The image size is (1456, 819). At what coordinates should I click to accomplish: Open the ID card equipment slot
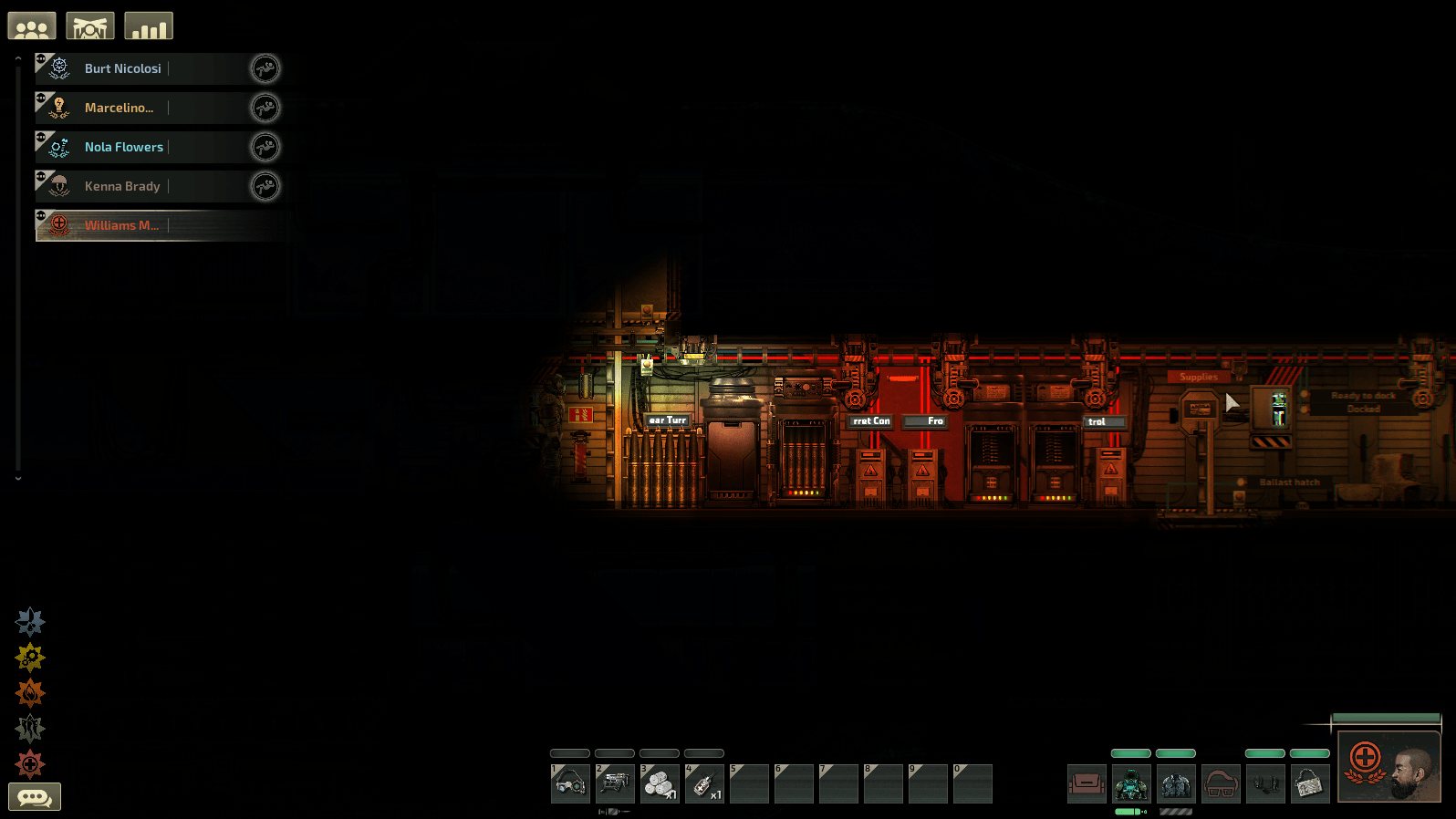pyautogui.click(x=1311, y=783)
